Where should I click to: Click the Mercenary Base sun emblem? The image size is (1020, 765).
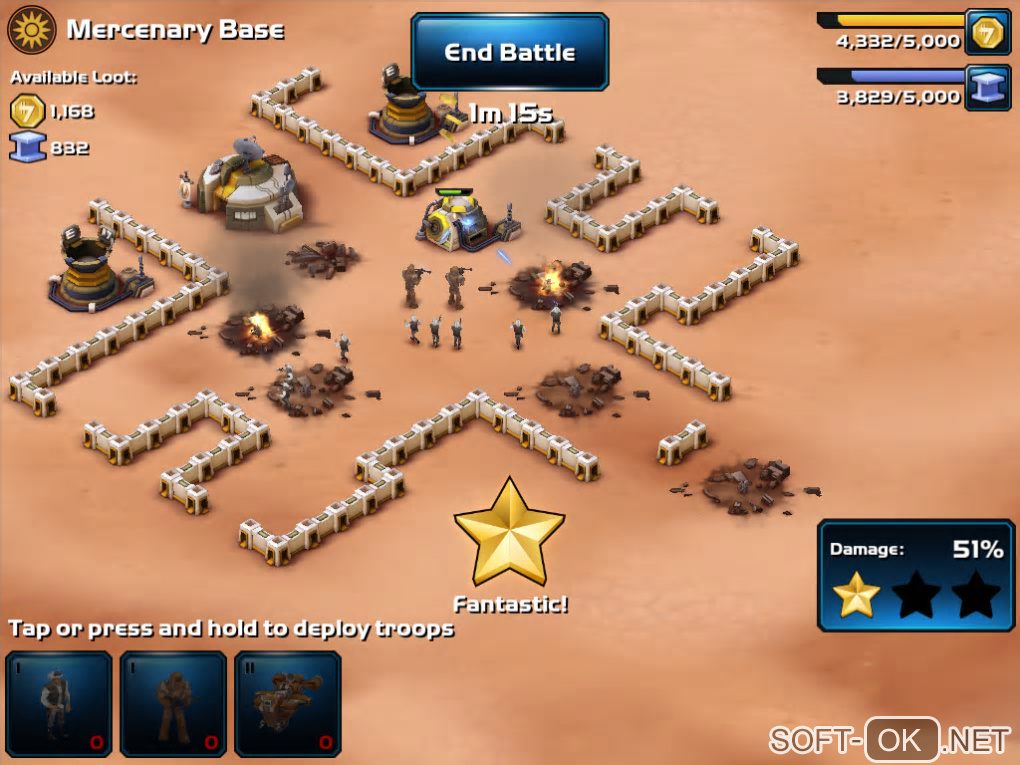tap(31, 30)
